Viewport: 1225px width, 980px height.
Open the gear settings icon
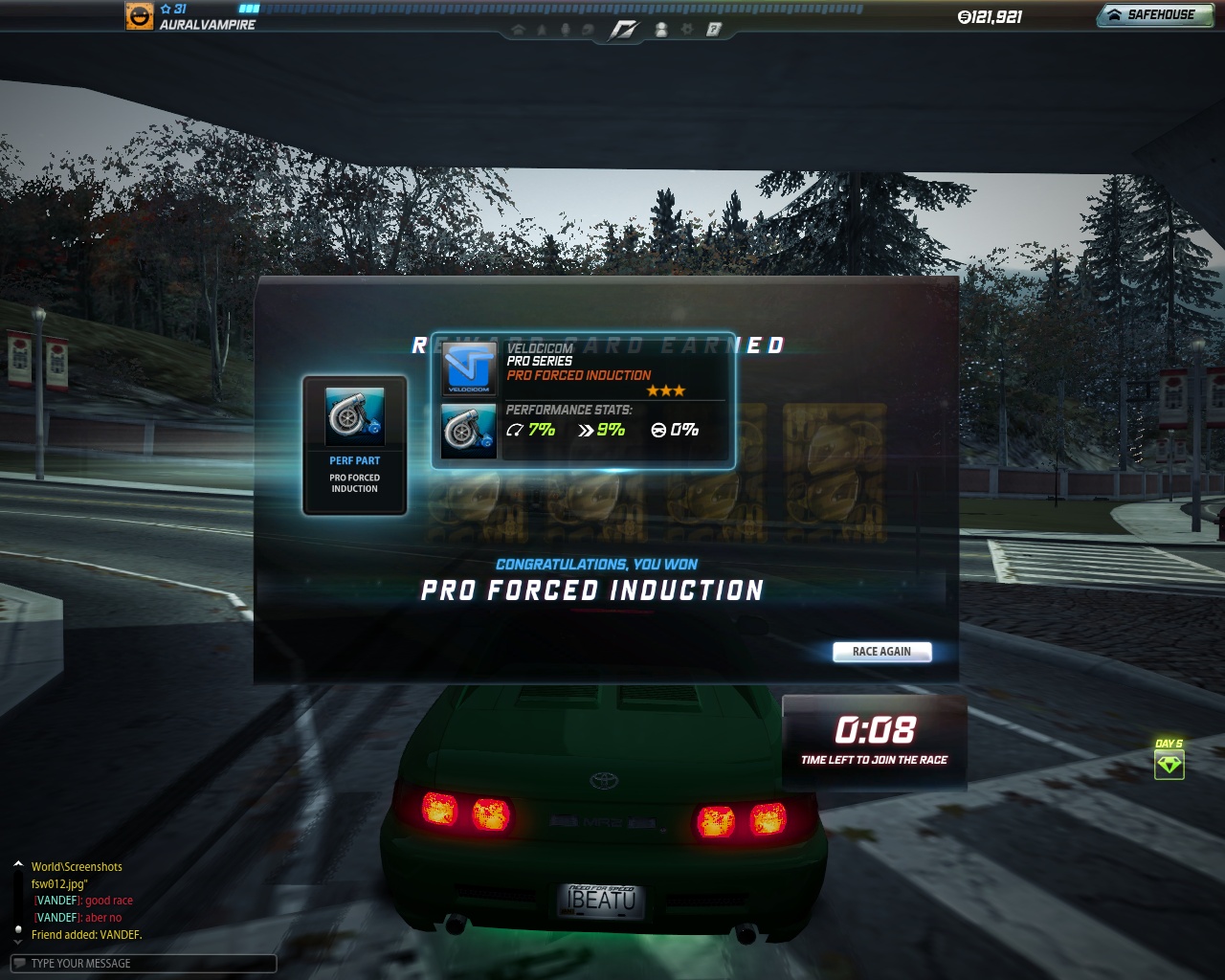(x=686, y=30)
